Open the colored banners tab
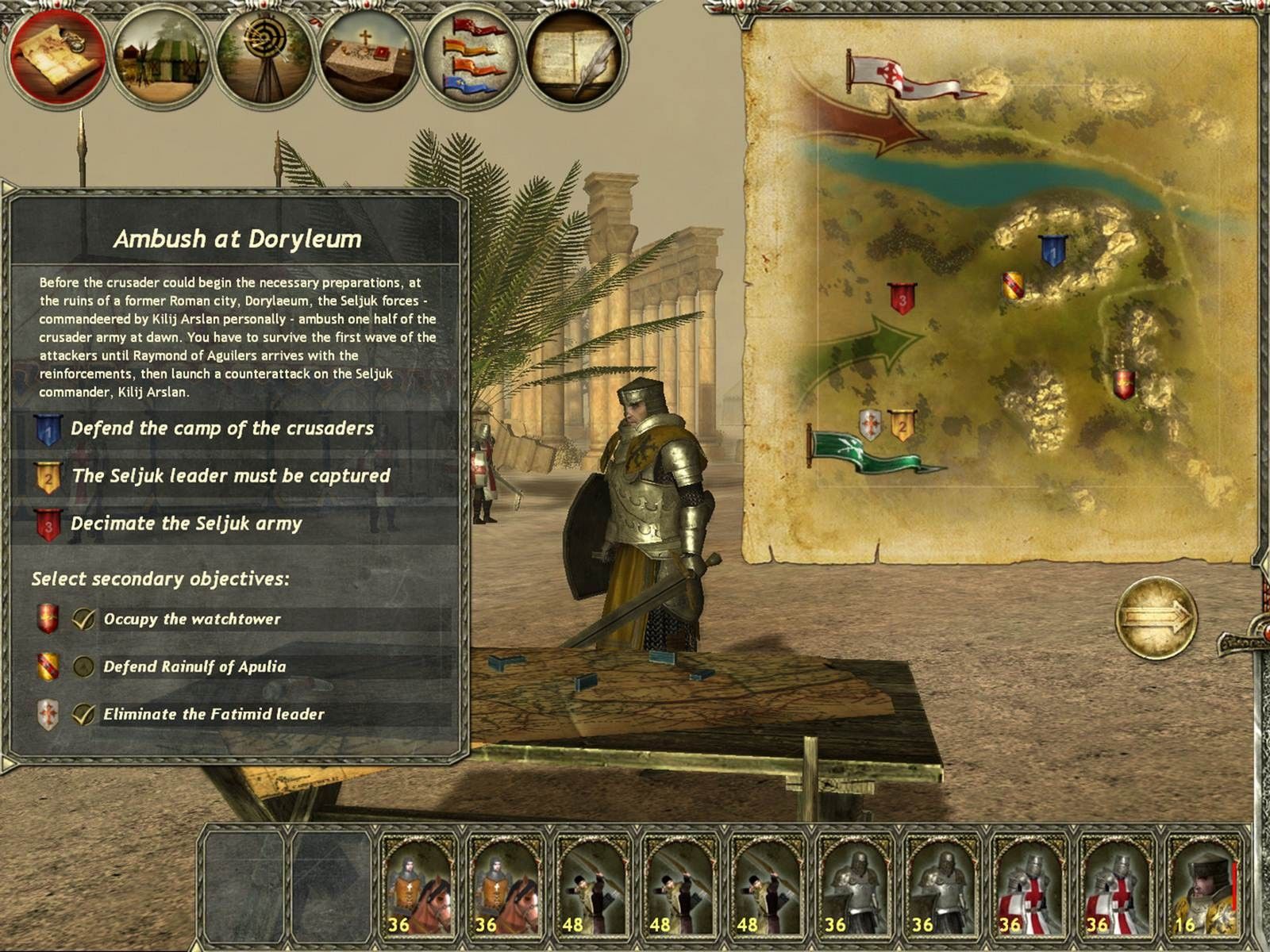 coord(472,58)
